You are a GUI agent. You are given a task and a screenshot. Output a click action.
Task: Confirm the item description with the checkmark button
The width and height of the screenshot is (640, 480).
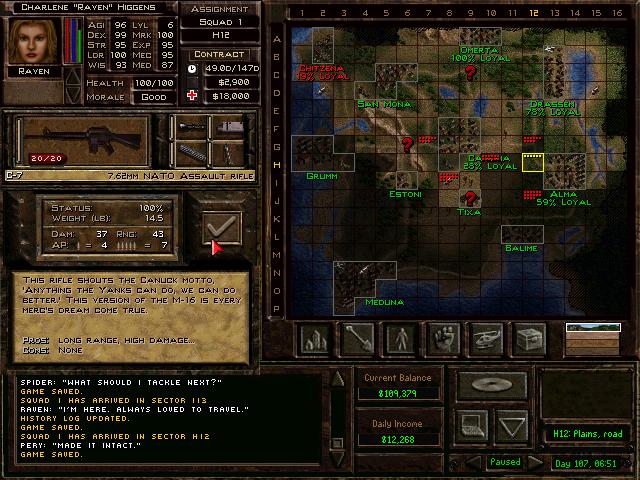[221, 228]
